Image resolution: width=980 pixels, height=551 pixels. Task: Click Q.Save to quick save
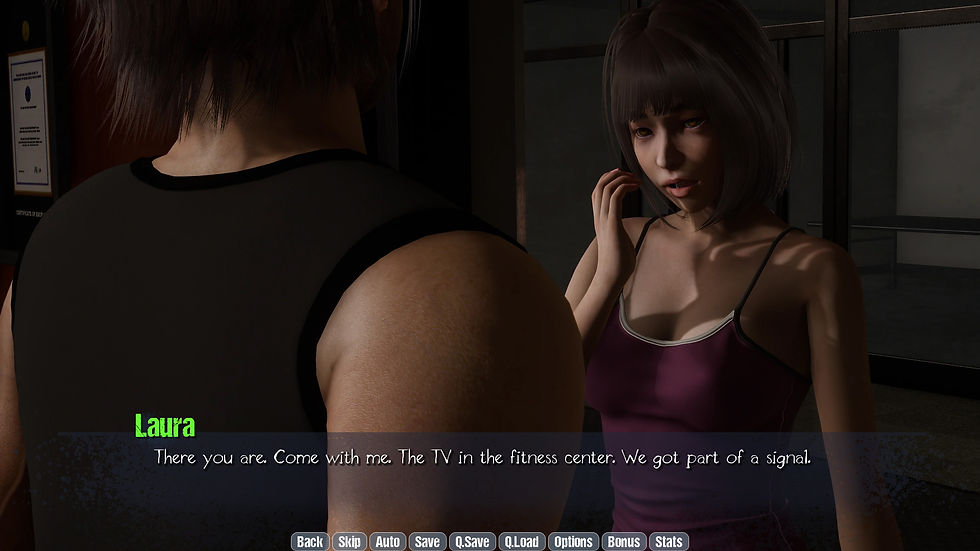472,541
